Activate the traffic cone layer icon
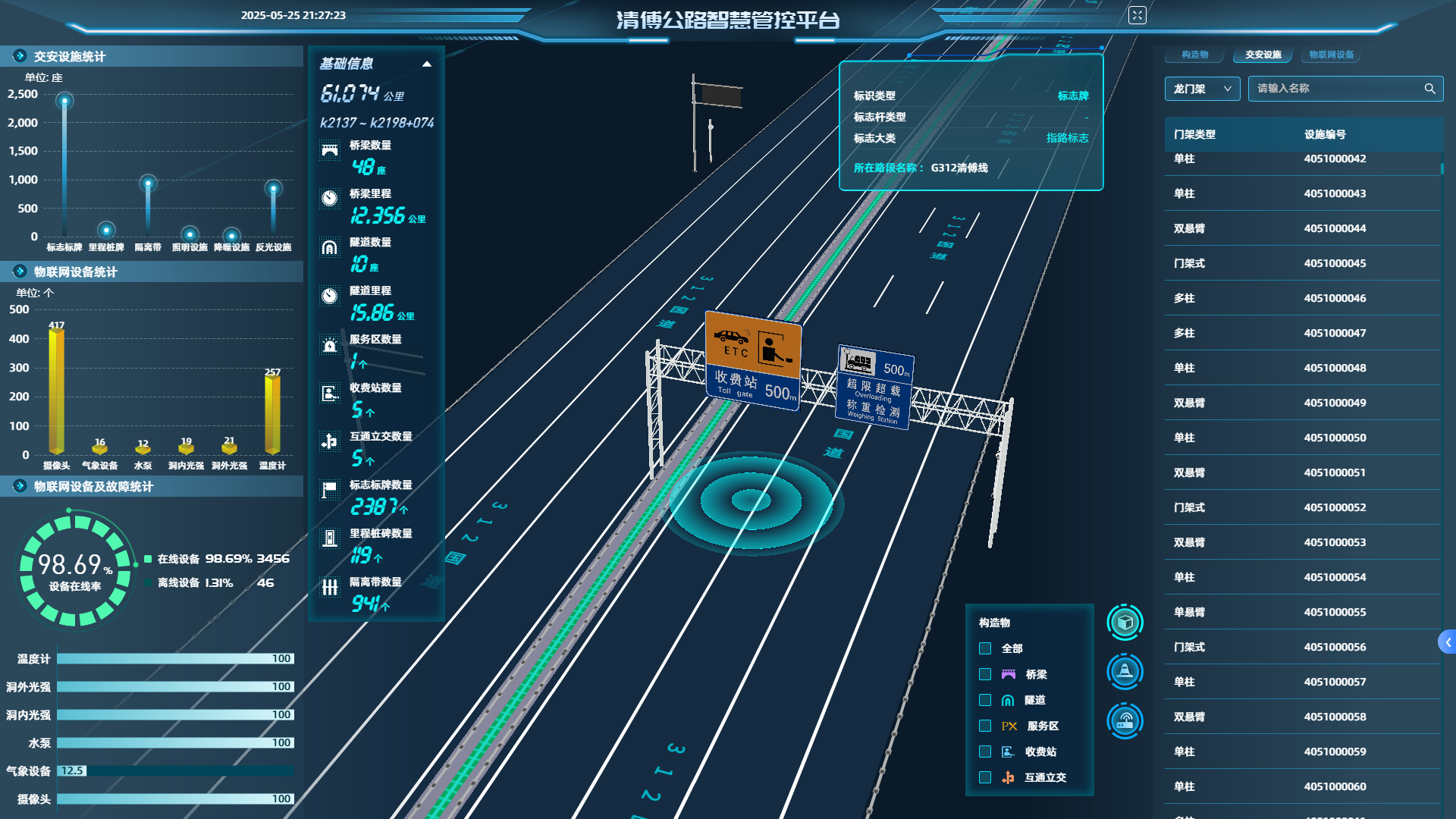The image size is (1456, 819). click(x=1125, y=671)
